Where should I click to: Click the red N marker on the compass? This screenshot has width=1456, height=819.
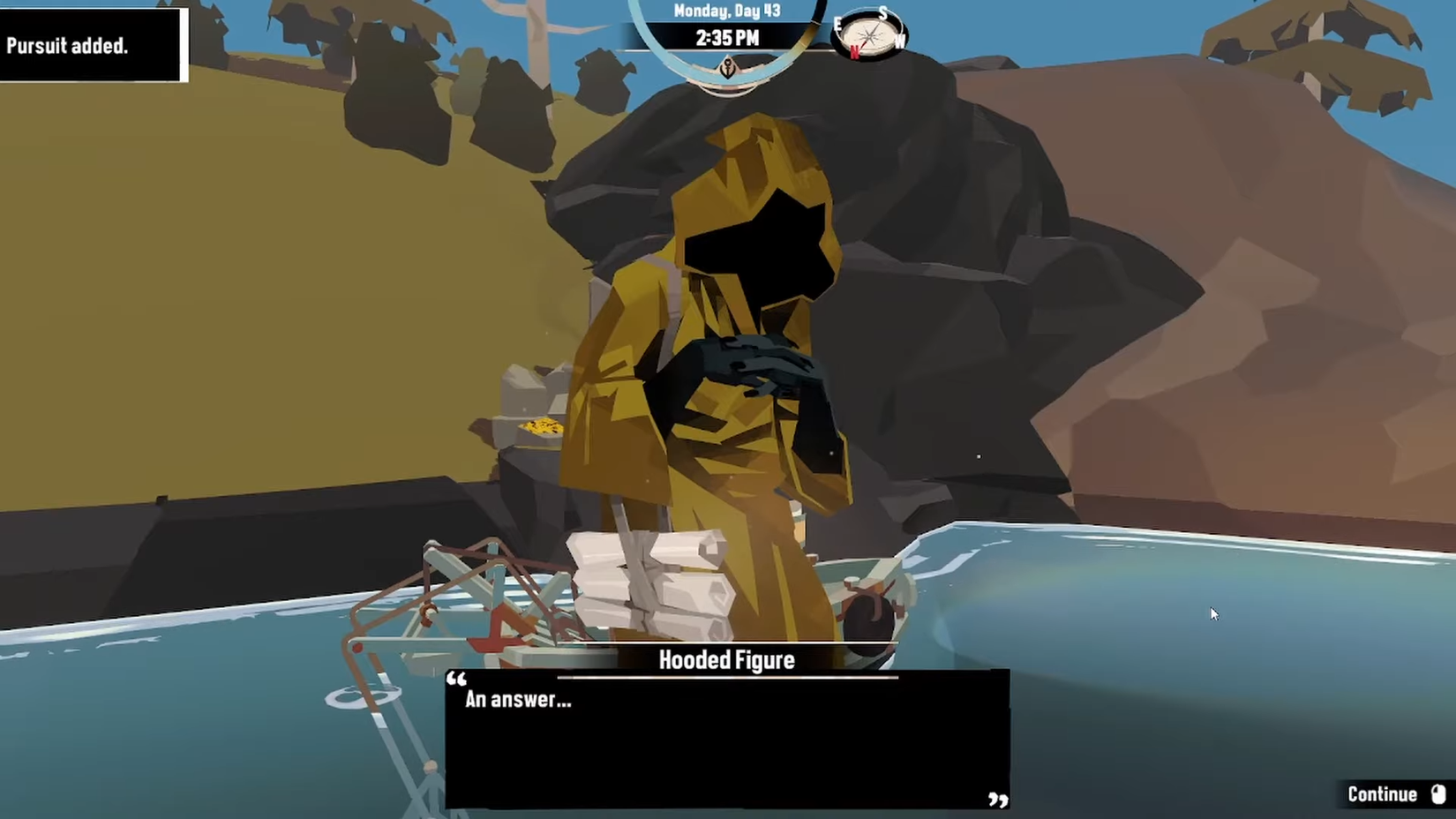click(x=854, y=51)
